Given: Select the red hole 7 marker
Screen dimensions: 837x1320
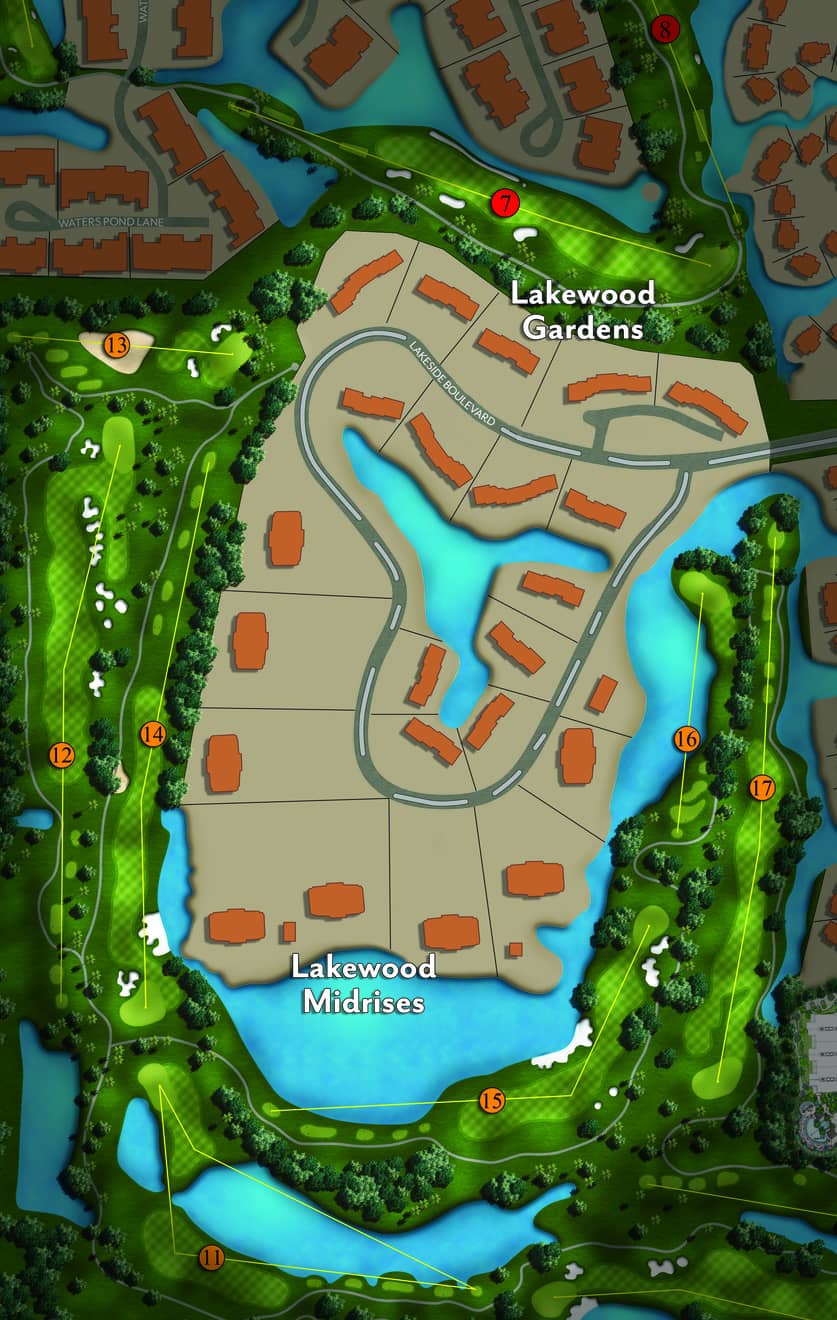Looking at the screenshot, I should [x=506, y=204].
